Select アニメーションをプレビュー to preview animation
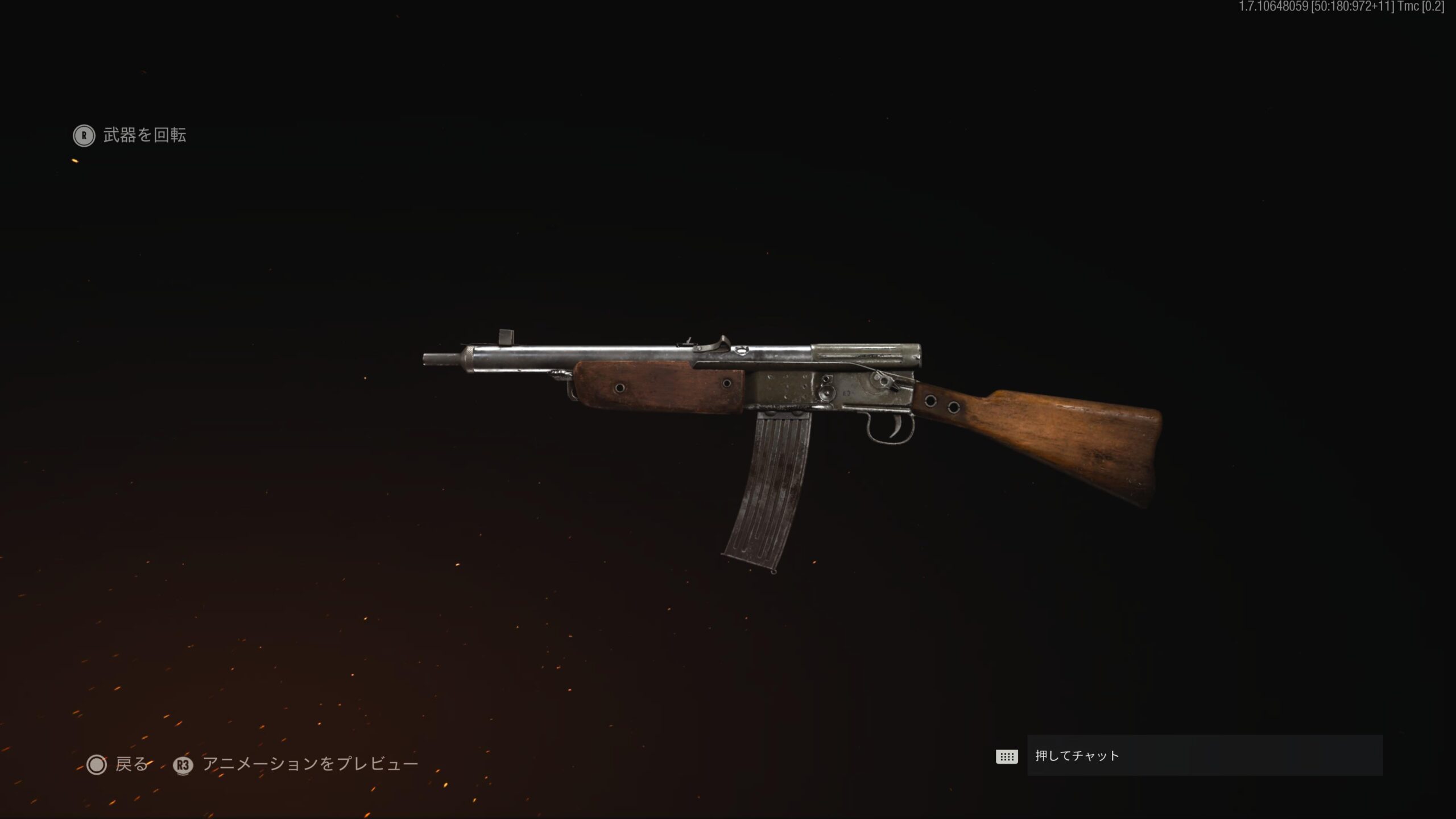The width and height of the screenshot is (1456, 819). [x=296, y=764]
